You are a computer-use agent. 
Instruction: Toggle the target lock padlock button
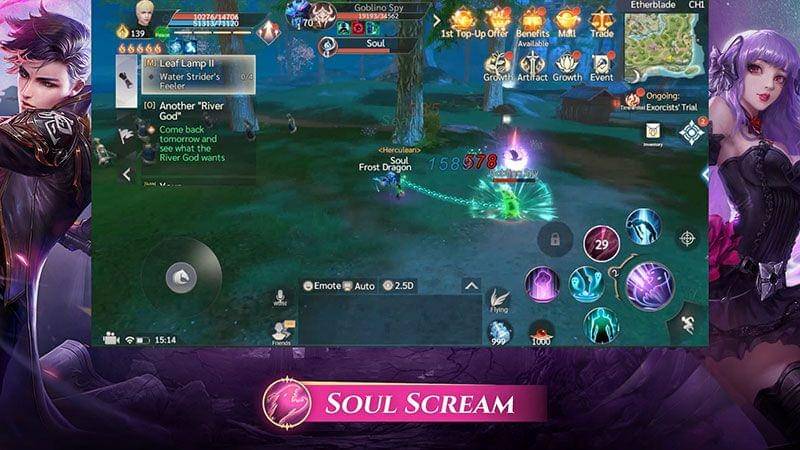click(x=555, y=239)
